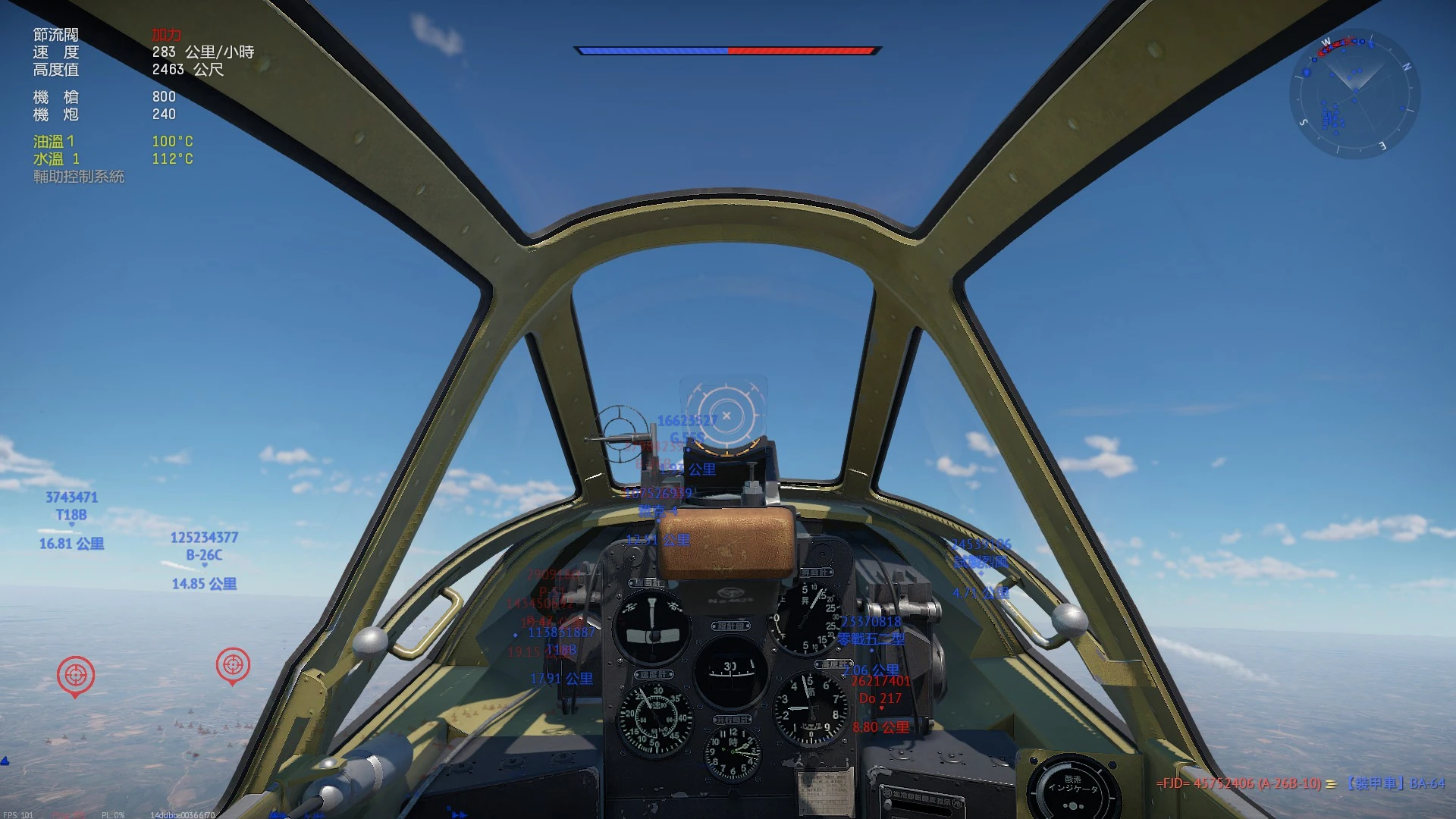Select the B-26C ally marker label

(204, 555)
